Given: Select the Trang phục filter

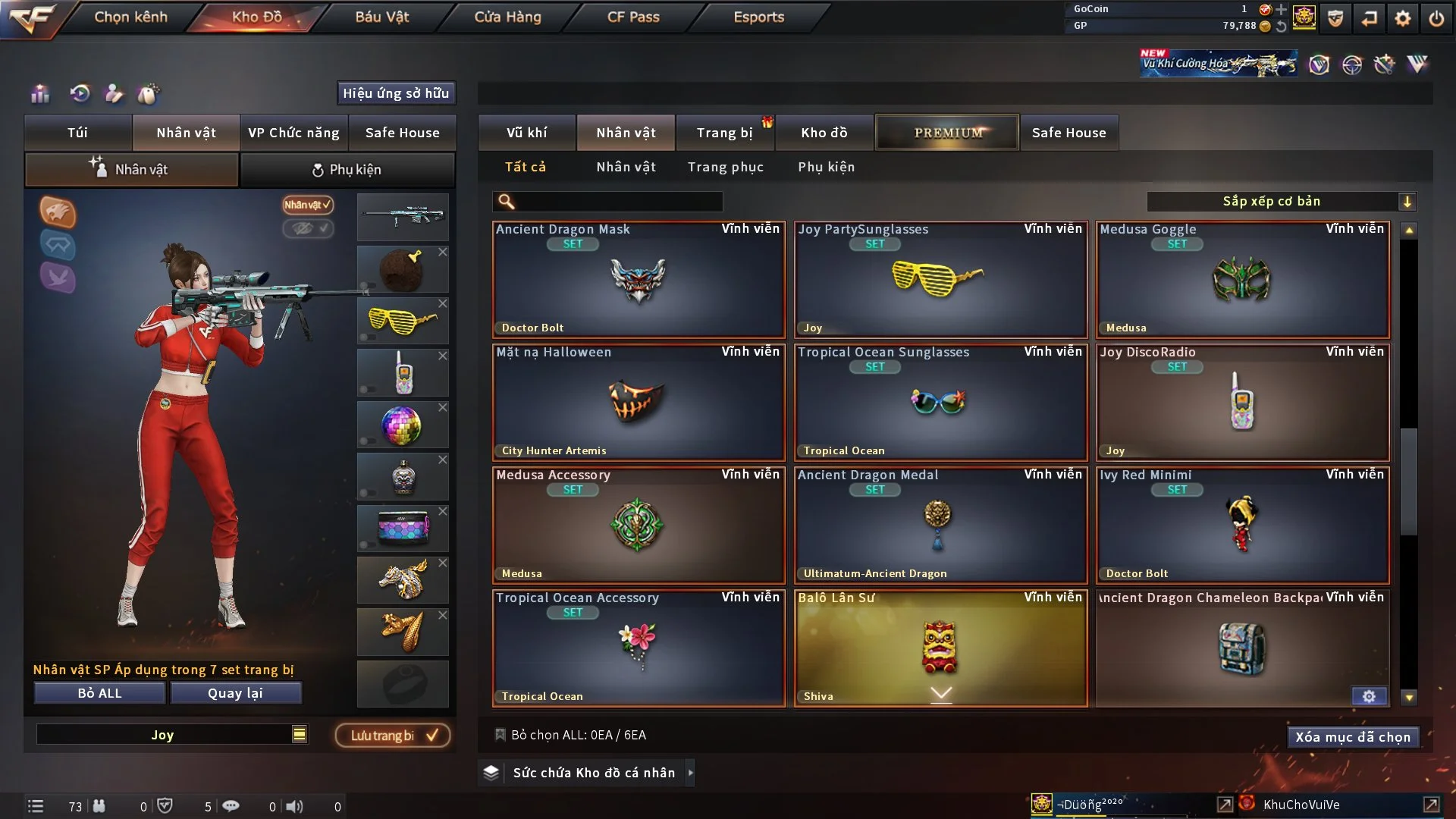Looking at the screenshot, I should [x=725, y=167].
